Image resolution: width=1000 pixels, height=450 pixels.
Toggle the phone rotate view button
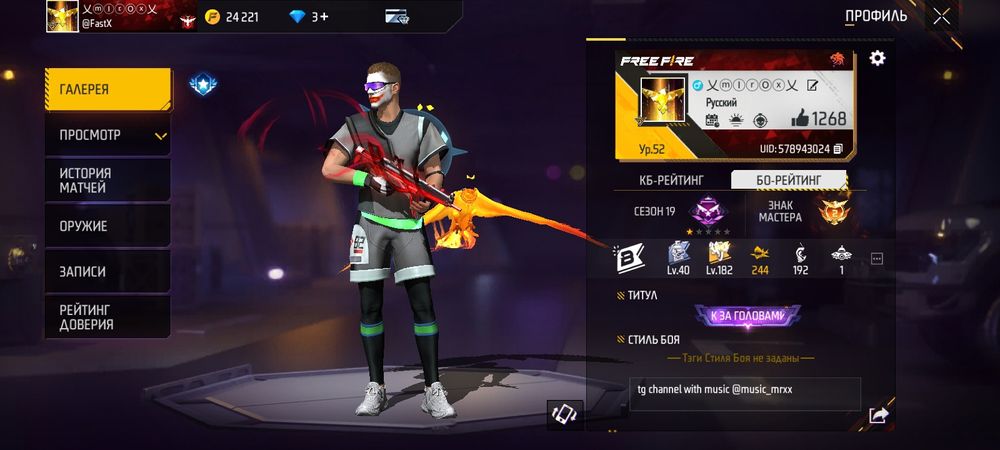coord(565,415)
